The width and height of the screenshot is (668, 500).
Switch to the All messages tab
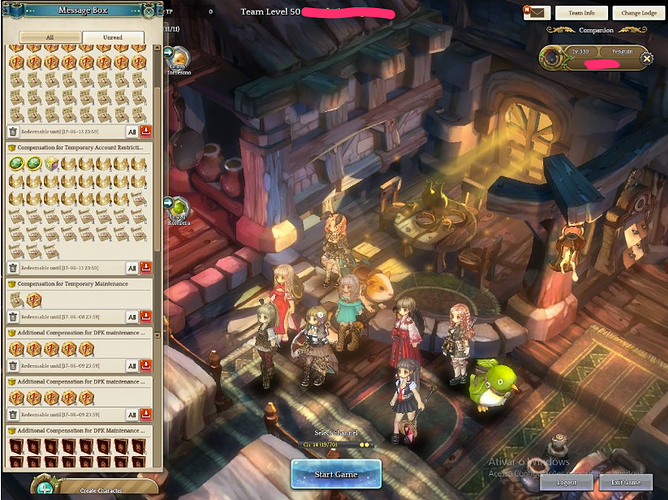(x=50, y=37)
